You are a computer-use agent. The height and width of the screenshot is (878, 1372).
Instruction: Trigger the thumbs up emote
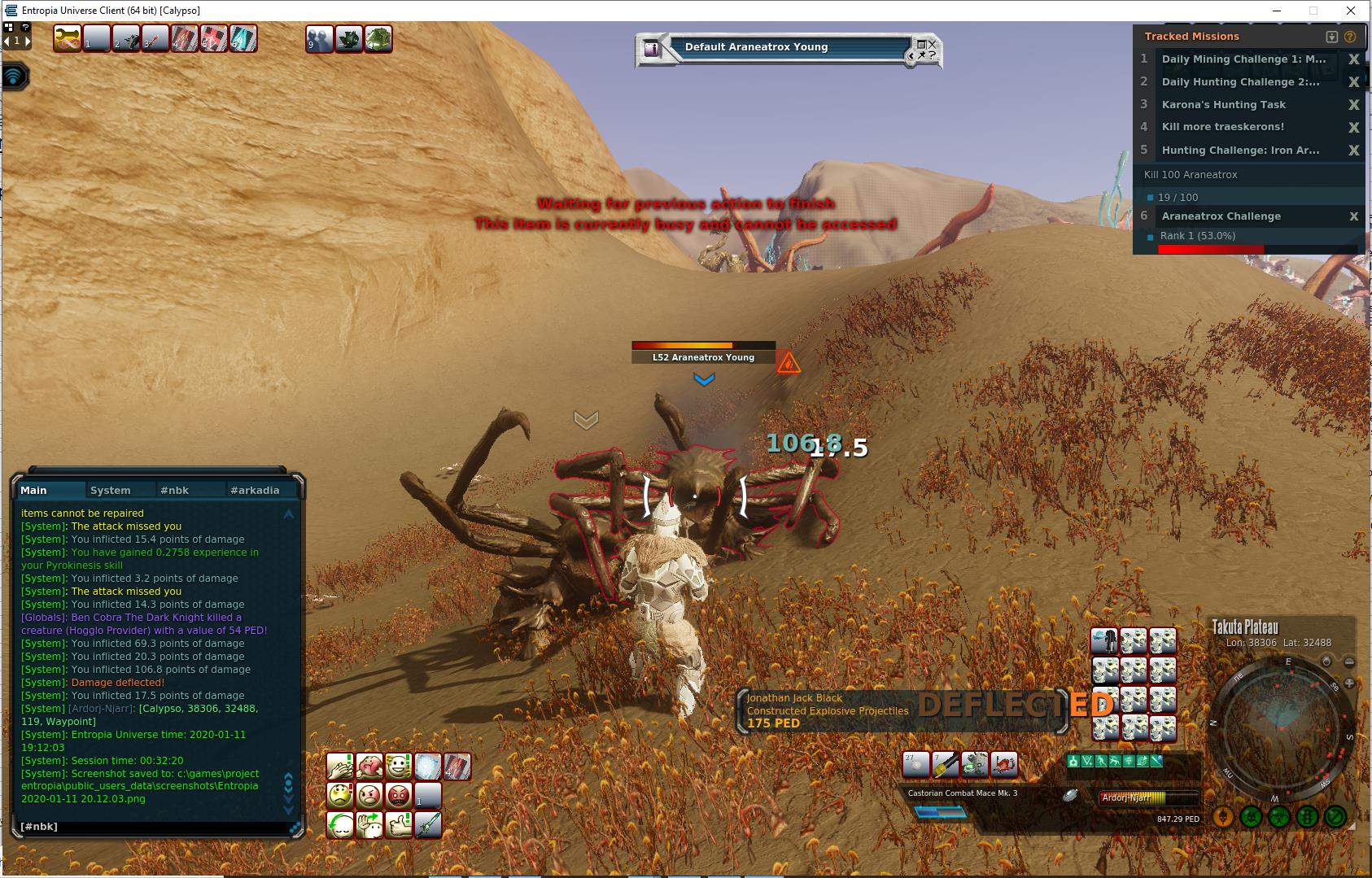tap(399, 824)
